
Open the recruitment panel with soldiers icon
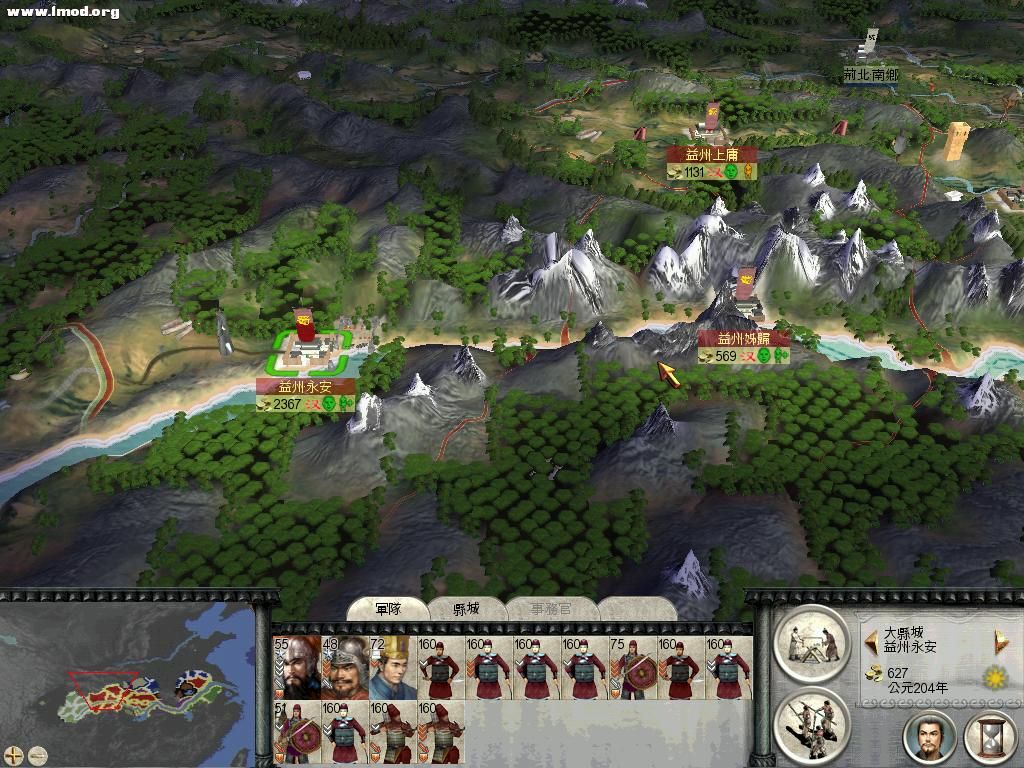[x=811, y=724]
